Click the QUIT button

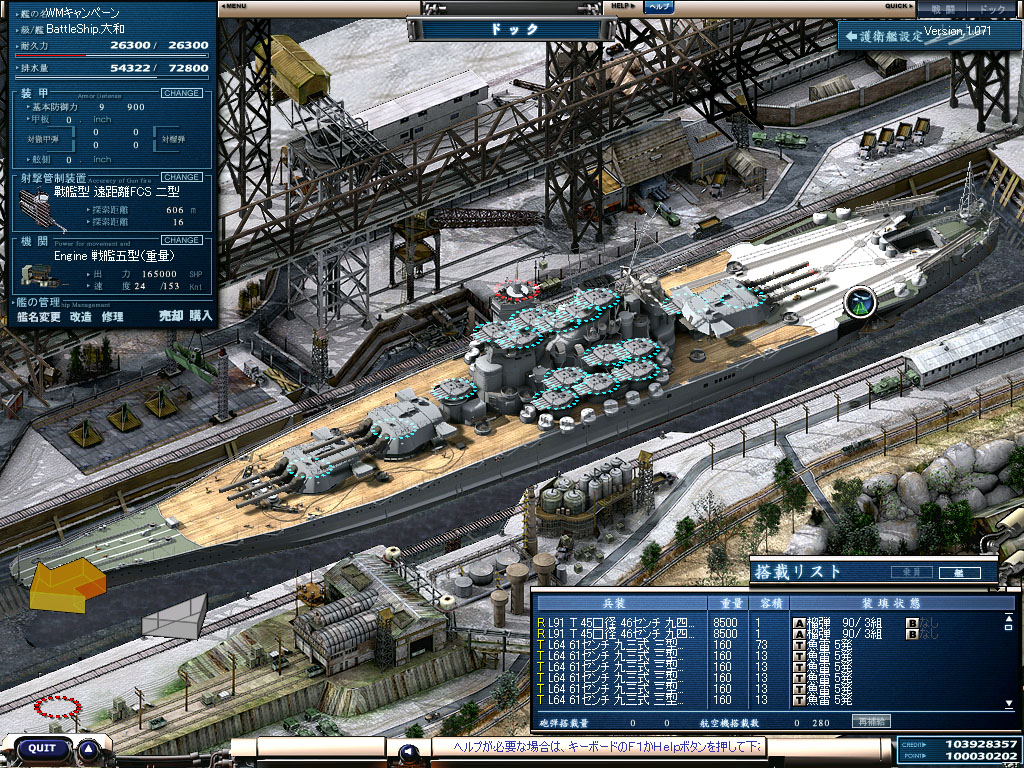42,748
